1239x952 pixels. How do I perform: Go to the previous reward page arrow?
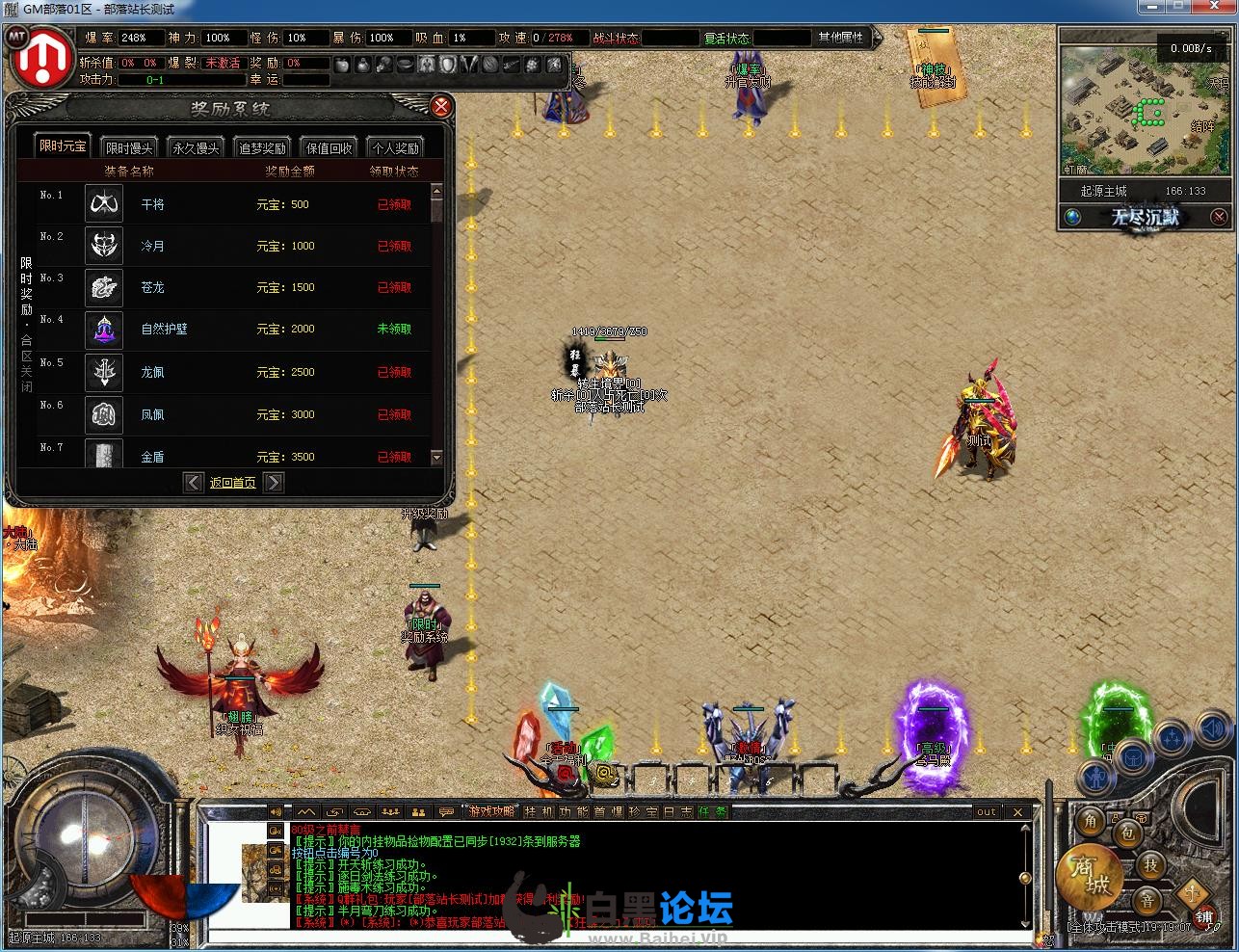(x=194, y=482)
